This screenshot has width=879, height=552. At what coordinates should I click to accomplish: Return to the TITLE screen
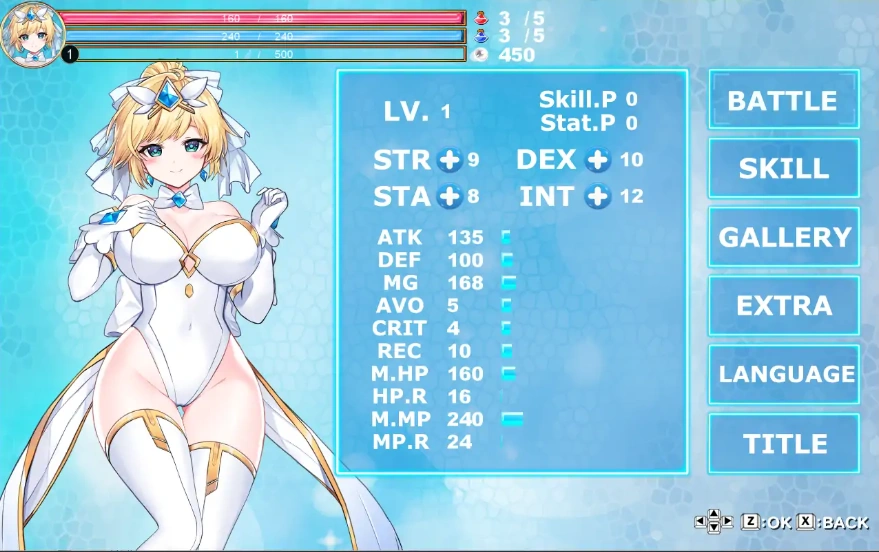pos(783,443)
